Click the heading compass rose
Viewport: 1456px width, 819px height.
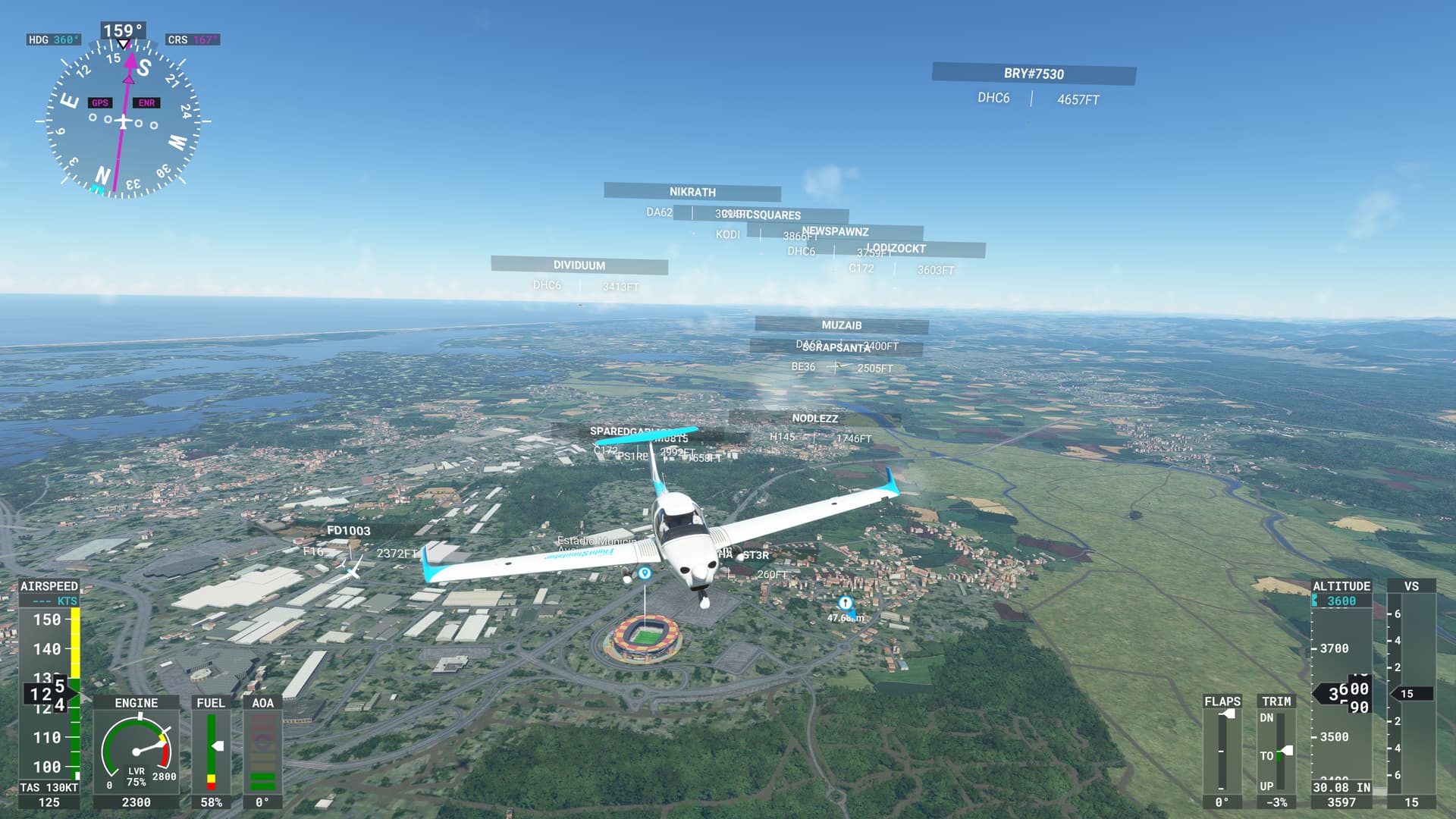point(123,120)
